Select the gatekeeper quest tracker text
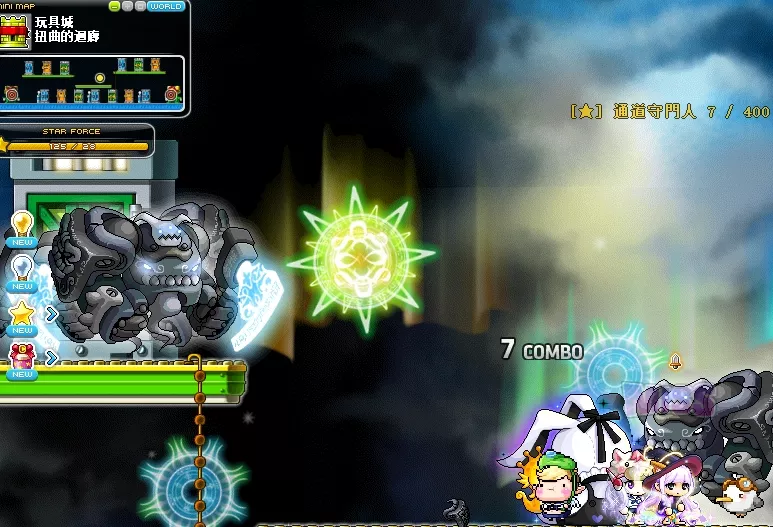The height and width of the screenshot is (527, 773). point(669,113)
